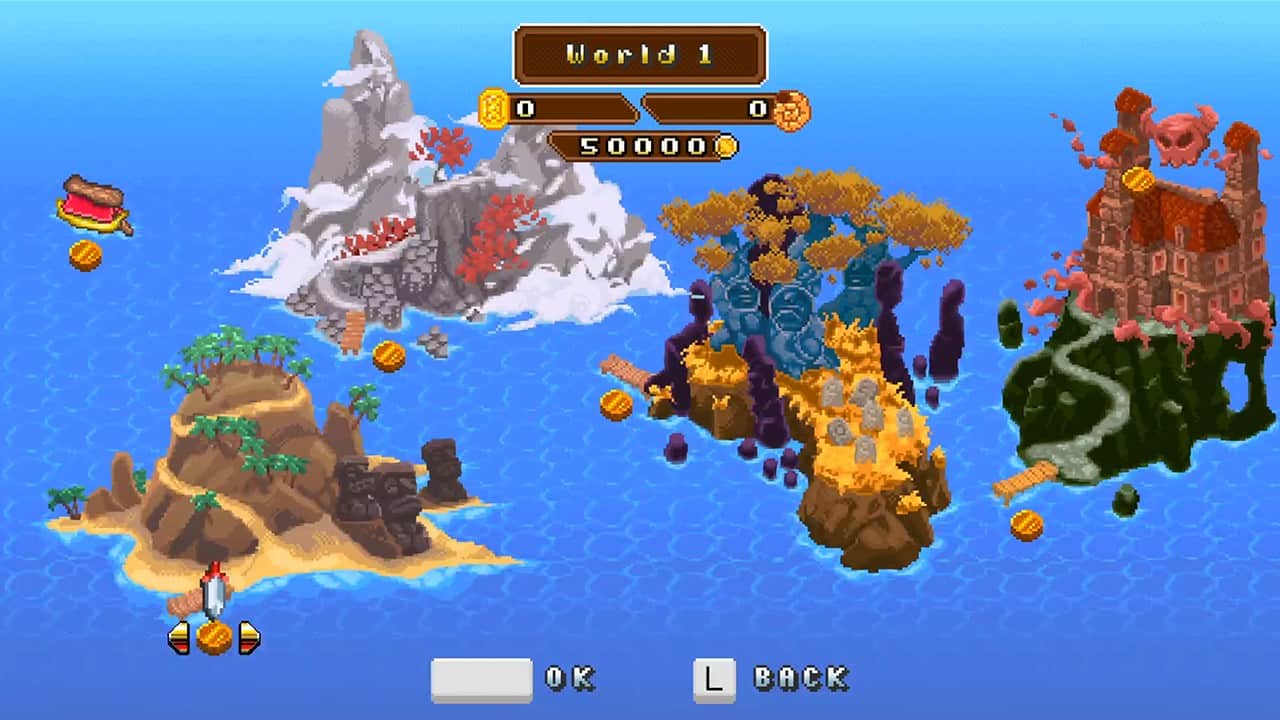Select the golden forest island level marker
The image size is (1280, 720).
(616, 405)
